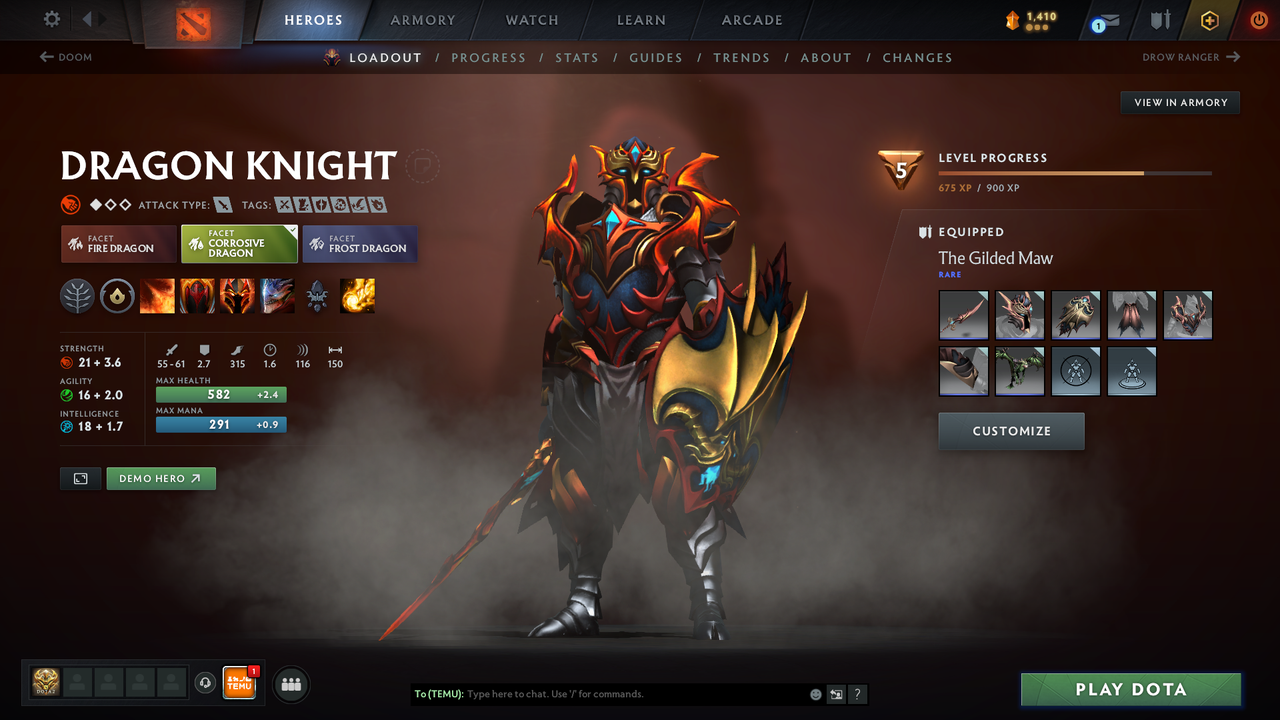
Task: Switch to the ARCADE tab
Action: coord(751,20)
